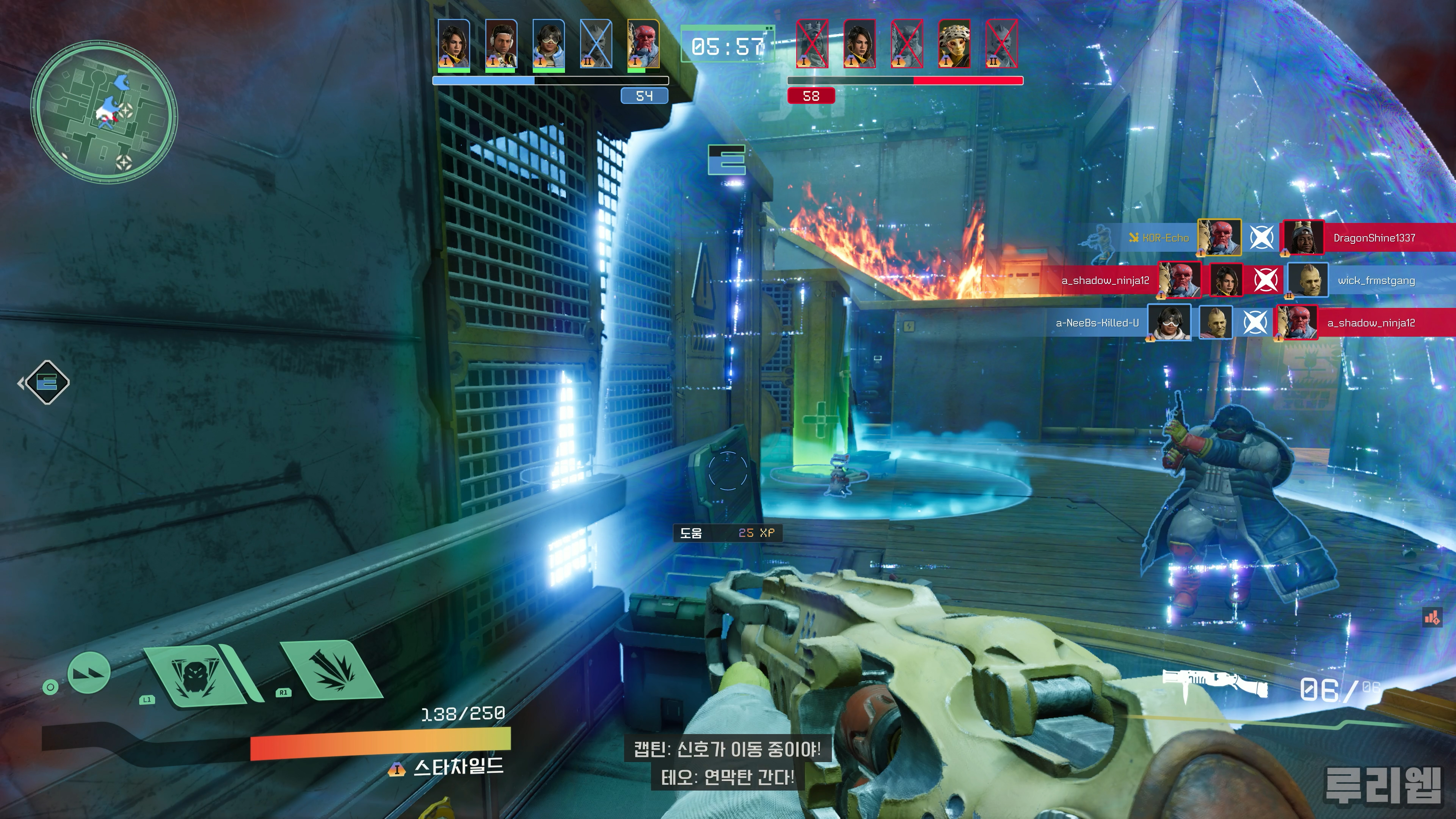Open the DragonShine1337 kill feed entry

click(x=1373, y=238)
